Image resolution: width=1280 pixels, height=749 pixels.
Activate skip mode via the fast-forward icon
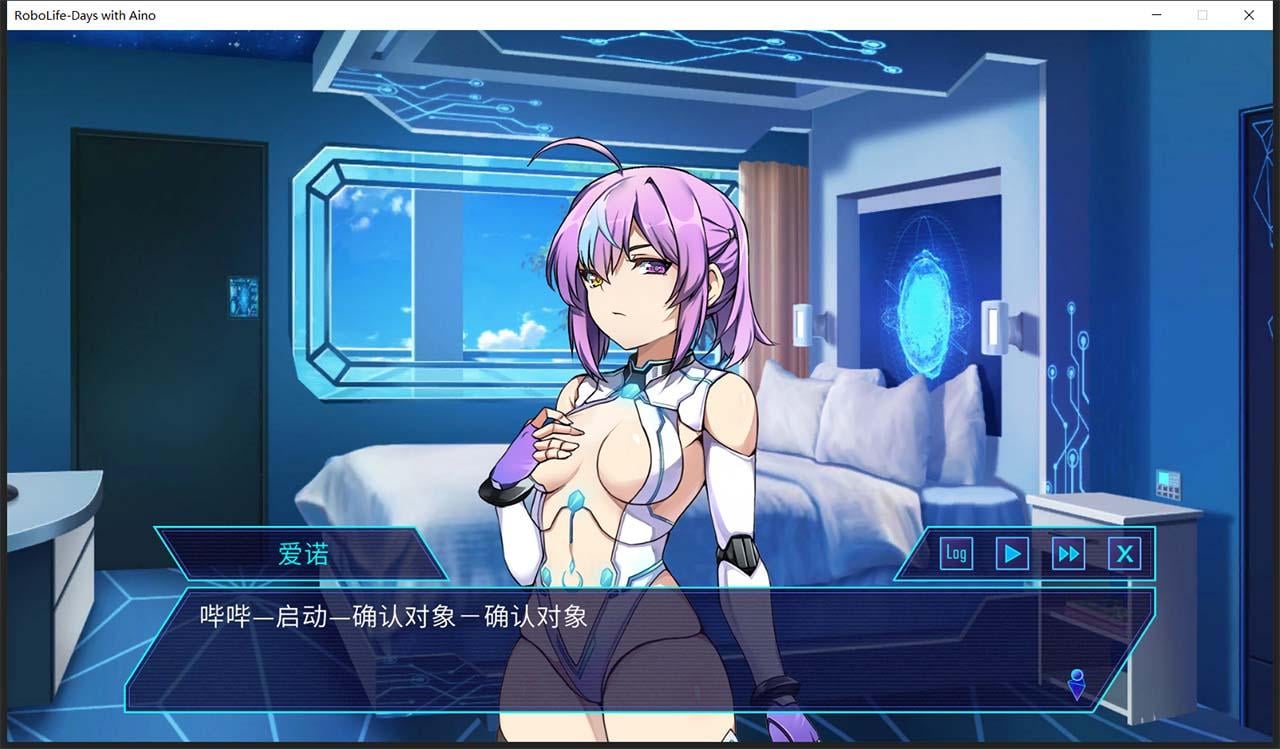pos(1068,553)
